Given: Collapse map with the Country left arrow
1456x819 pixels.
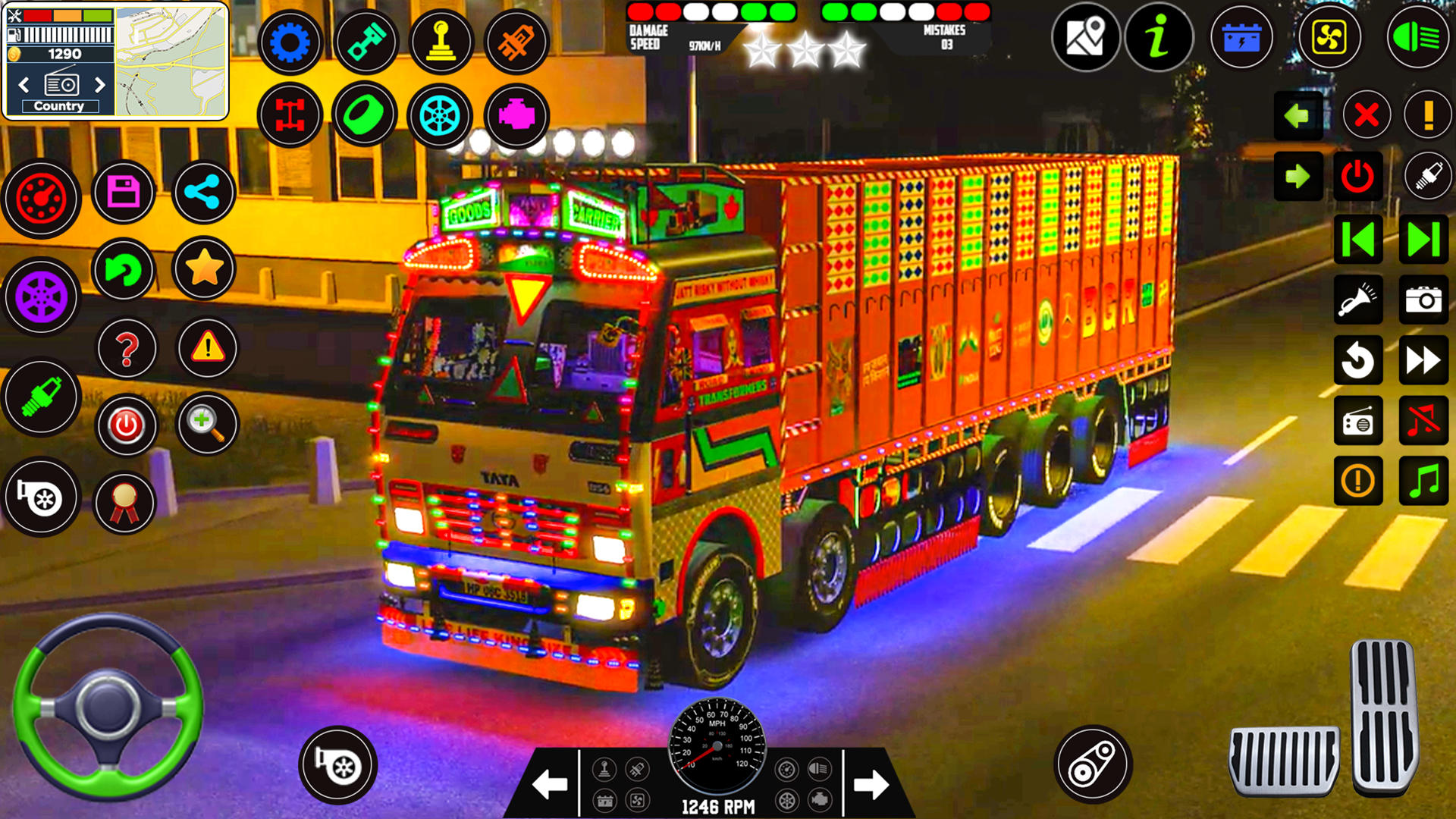Looking at the screenshot, I should [x=23, y=84].
